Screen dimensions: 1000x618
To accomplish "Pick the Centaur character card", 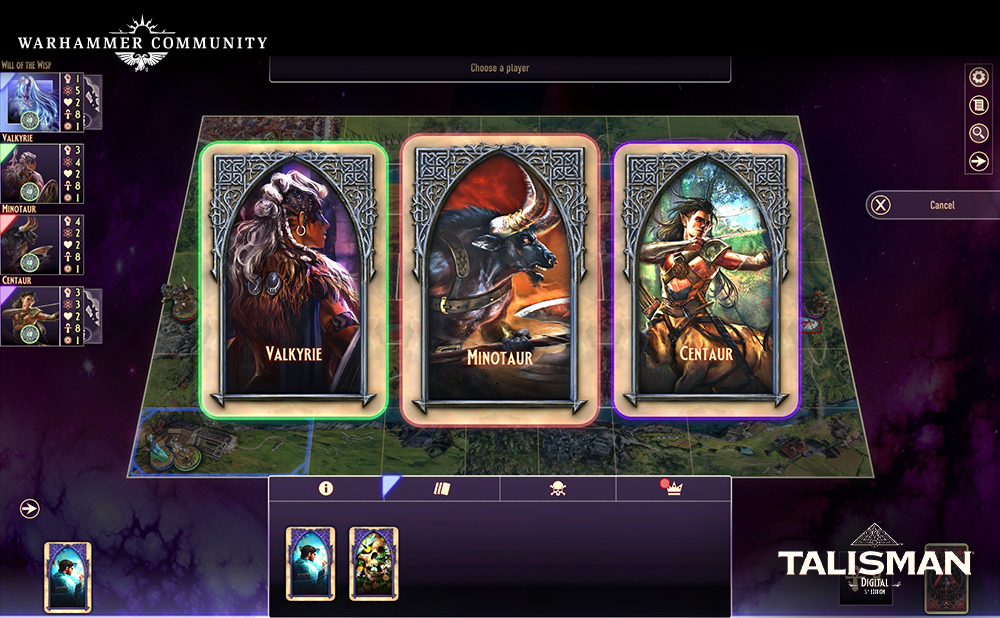I will coord(706,279).
